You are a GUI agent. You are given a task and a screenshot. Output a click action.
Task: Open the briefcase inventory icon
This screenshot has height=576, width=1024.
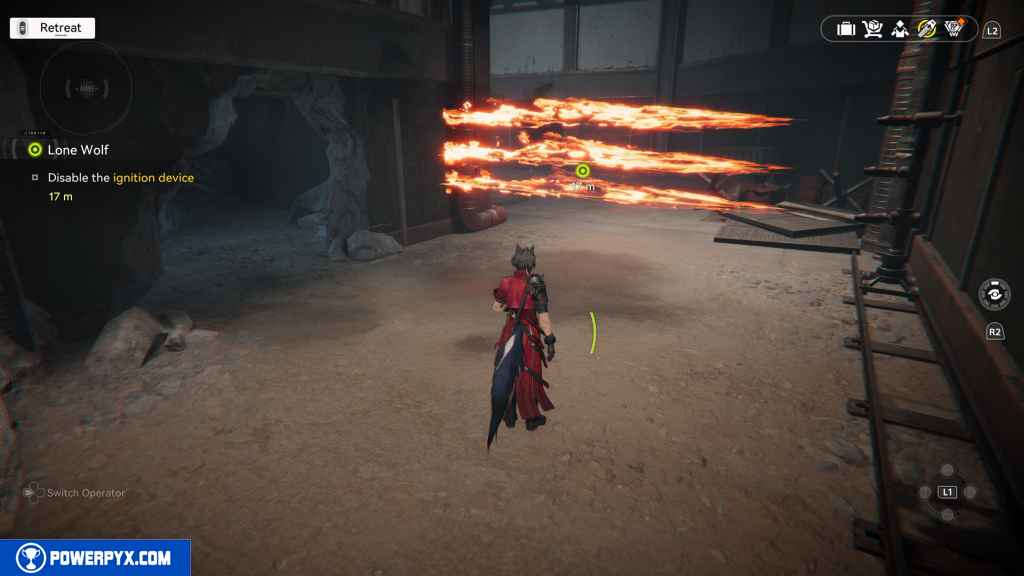tap(846, 29)
